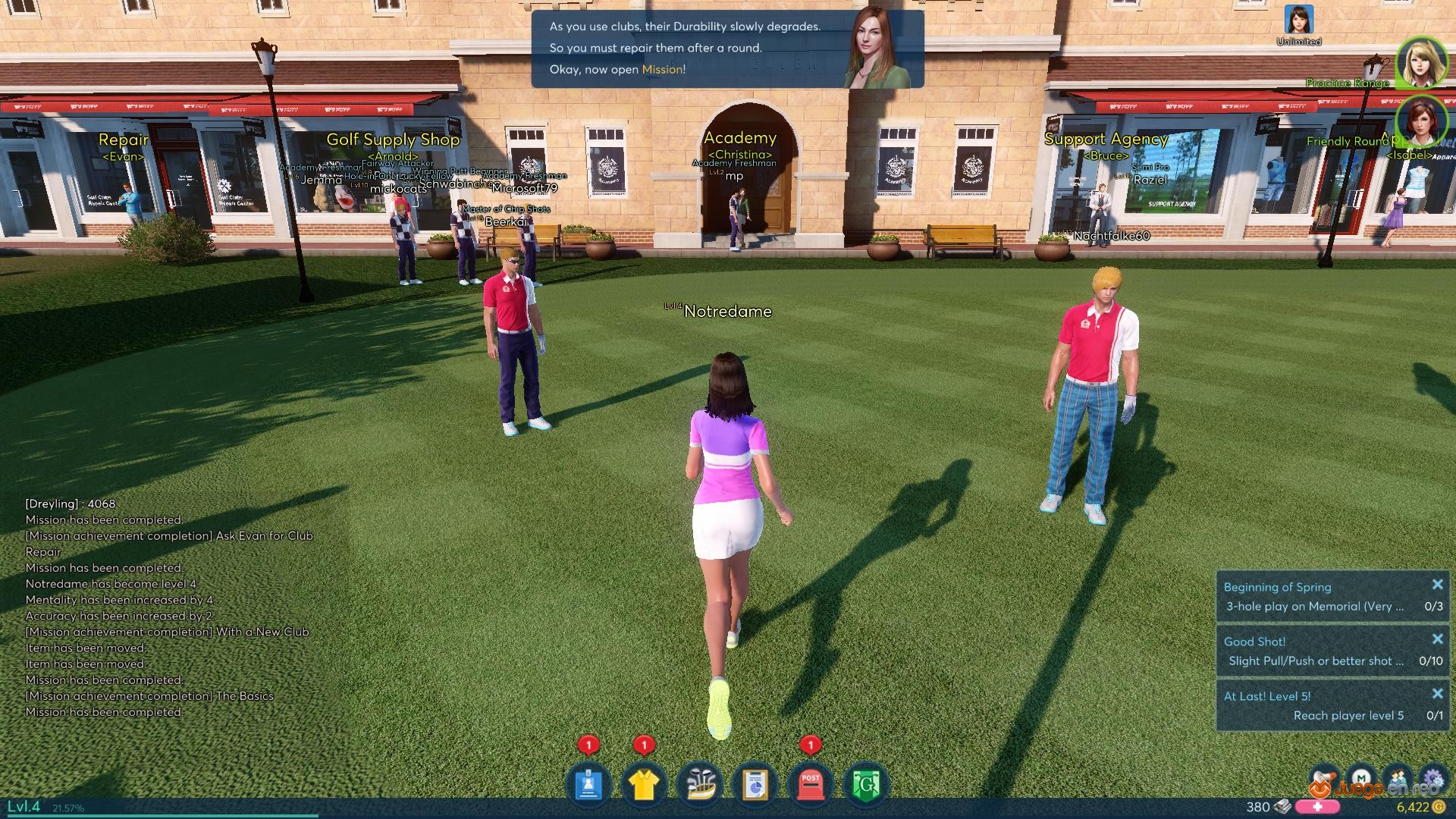Open the gear settings icon
The height and width of the screenshot is (819, 1456).
click(x=1432, y=779)
